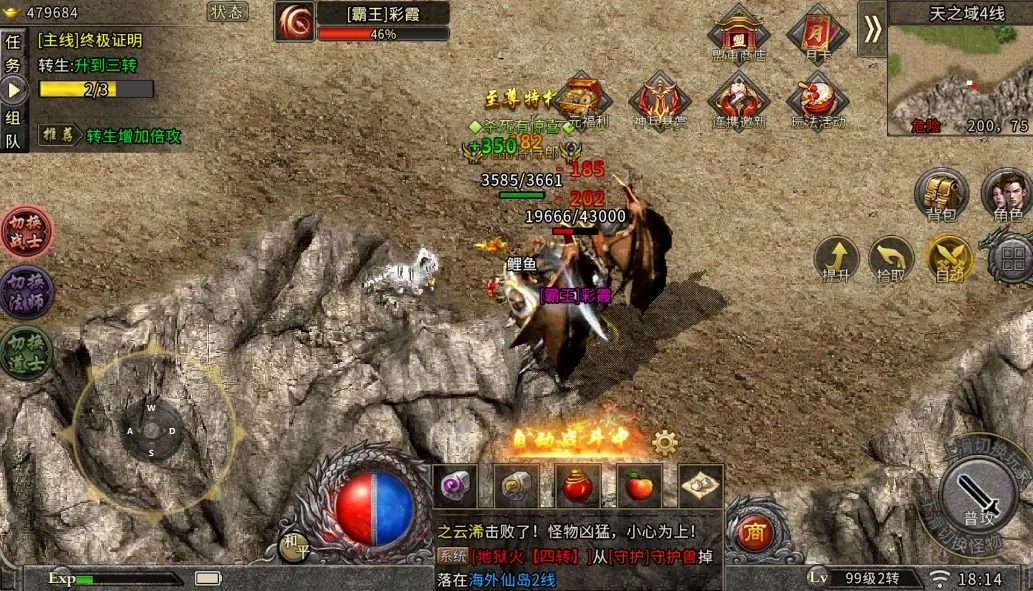Open the 月卡 monthly card icon
Image resolution: width=1033 pixels, height=591 pixels.
pos(817,32)
